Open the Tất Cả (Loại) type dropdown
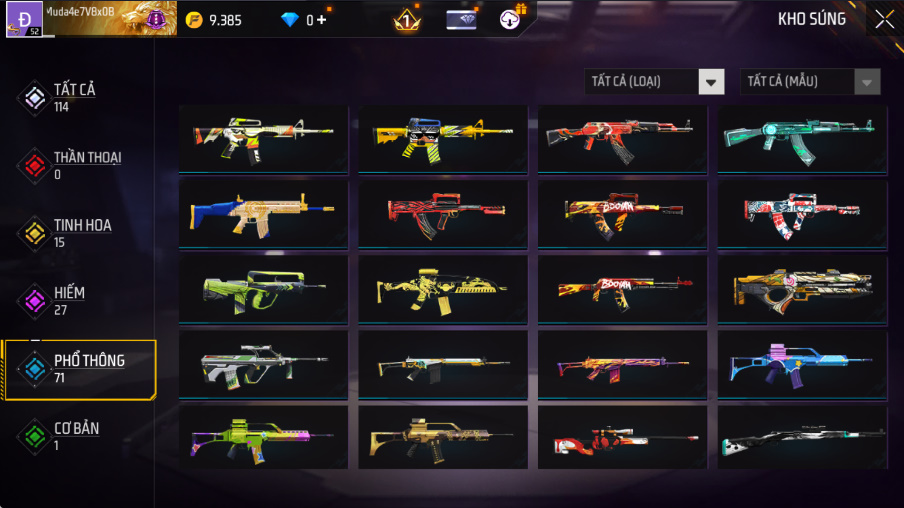Viewport: 904px width, 508px height. click(x=655, y=82)
